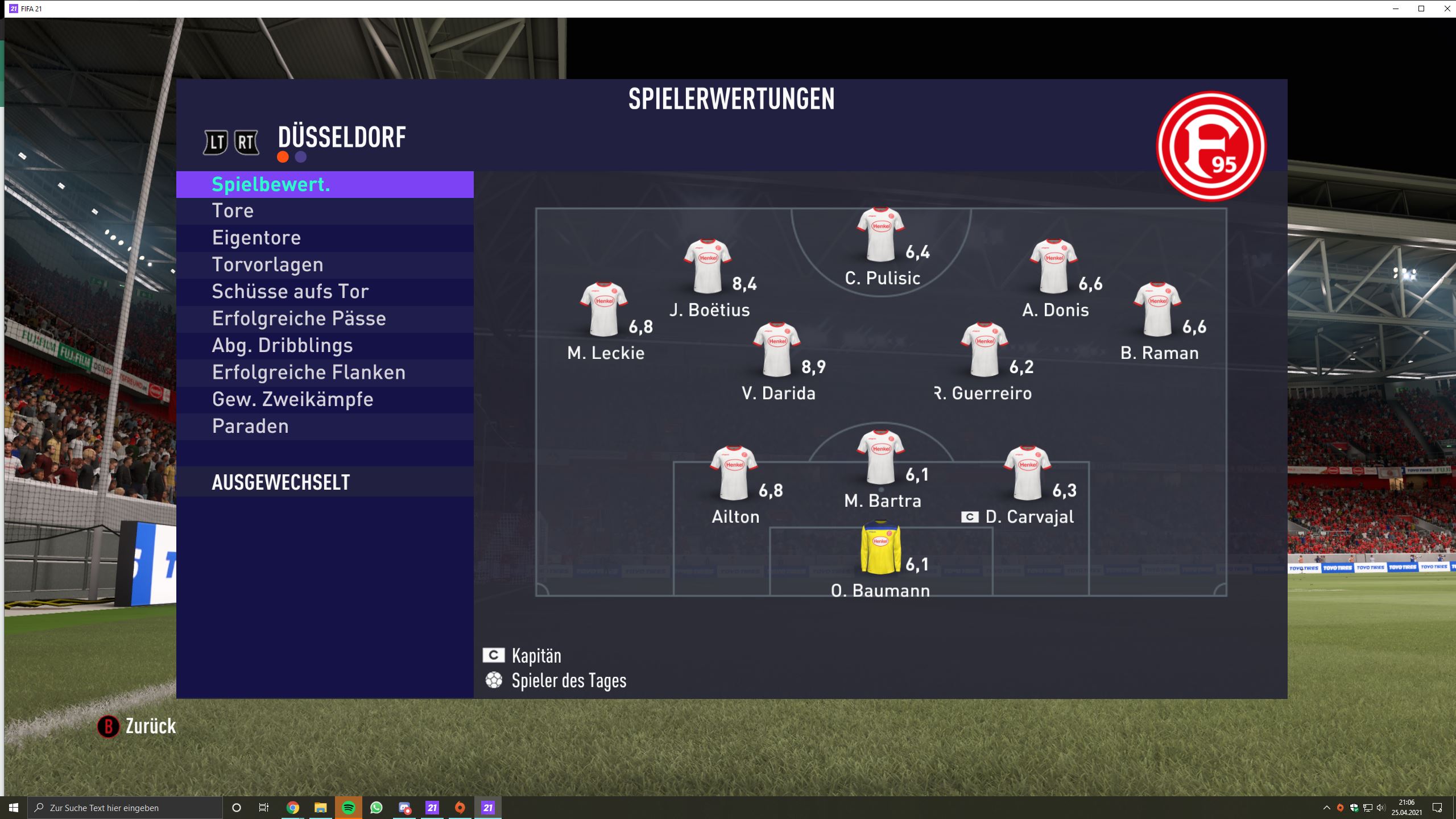
Task: Select Schüsse aufs Tor entry
Action: pyautogui.click(x=324, y=292)
